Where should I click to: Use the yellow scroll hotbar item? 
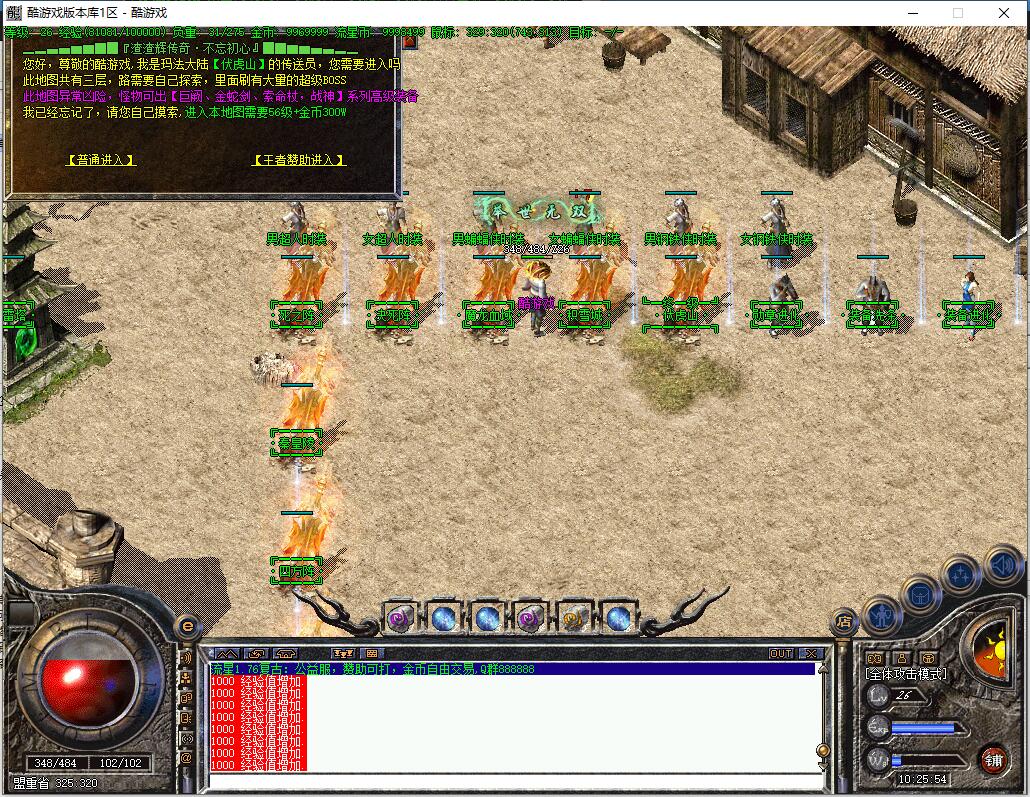tap(574, 618)
